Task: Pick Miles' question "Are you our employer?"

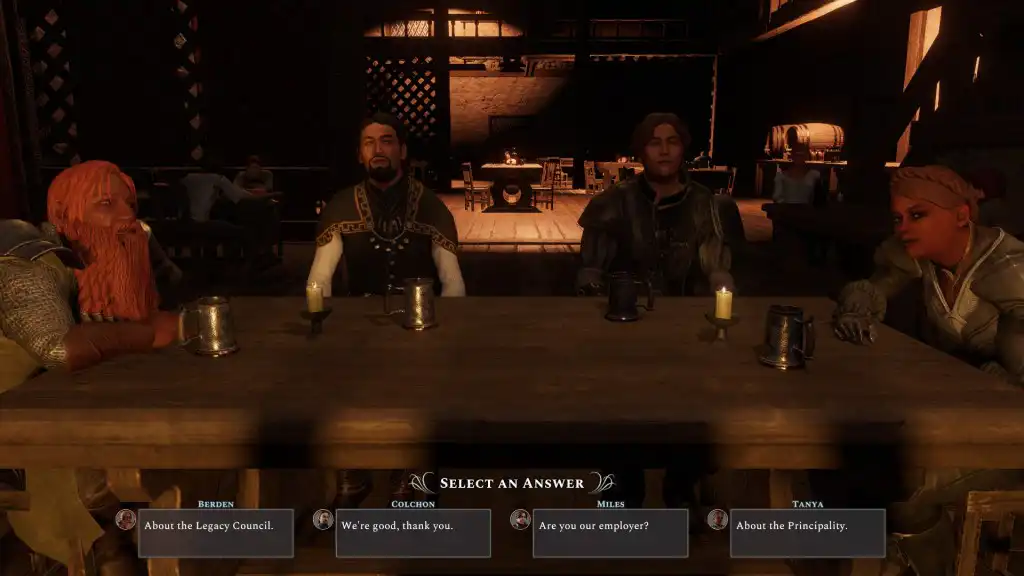Action: [x=610, y=533]
